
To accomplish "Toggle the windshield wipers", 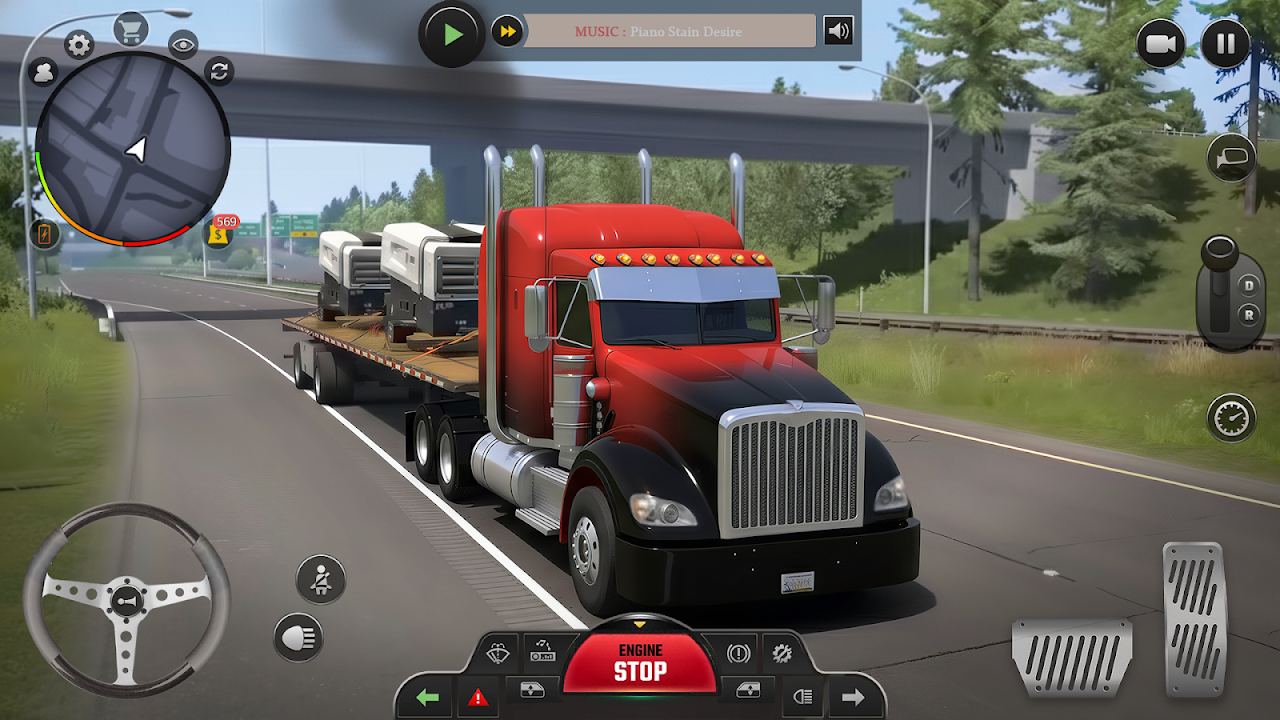I will (497, 654).
